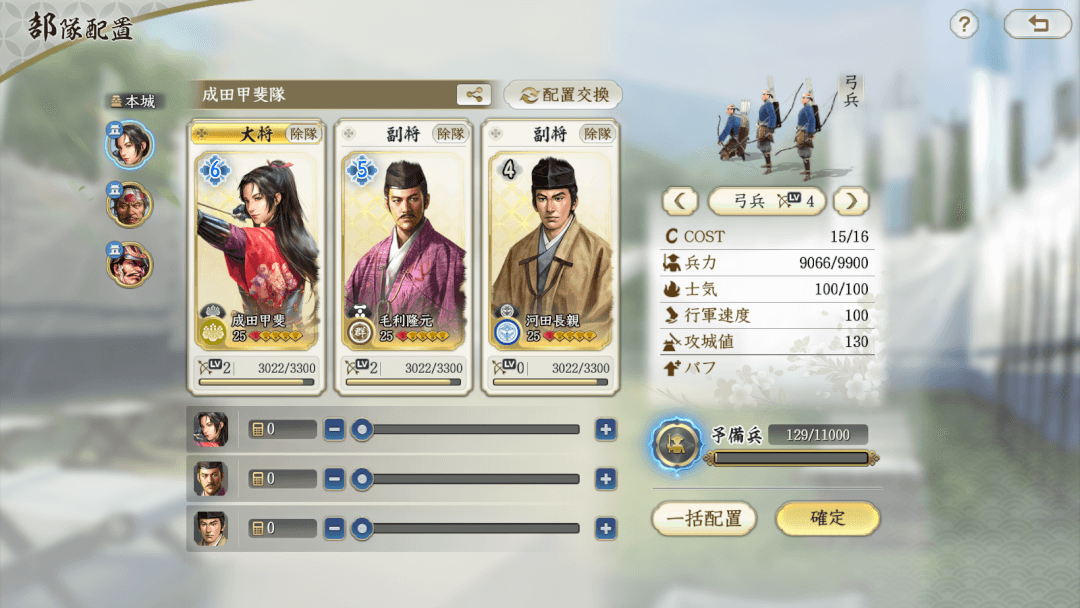Remove 河田長親 using his 除隊 button

coord(598,133)
